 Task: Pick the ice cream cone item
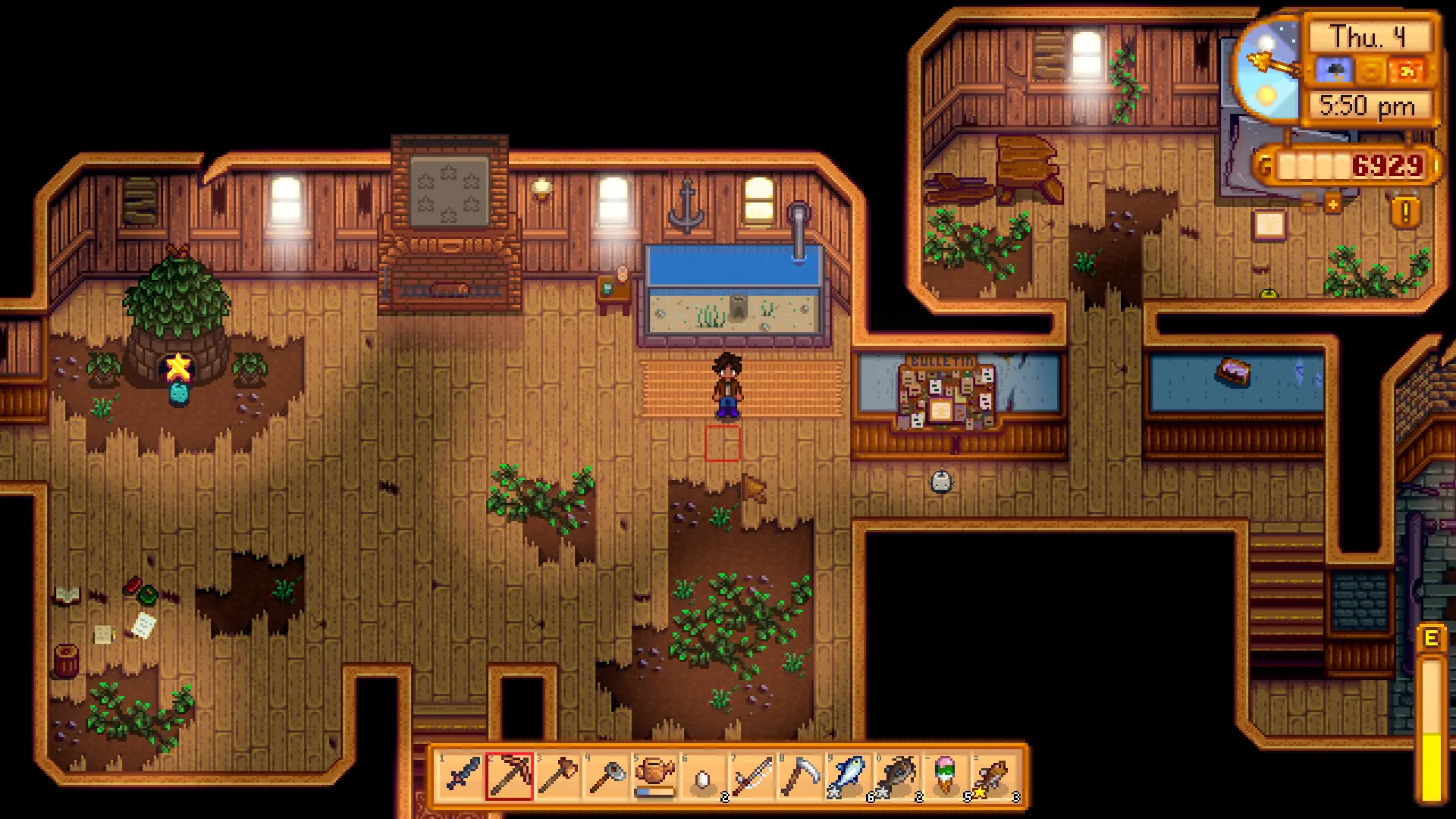(946, 777)
